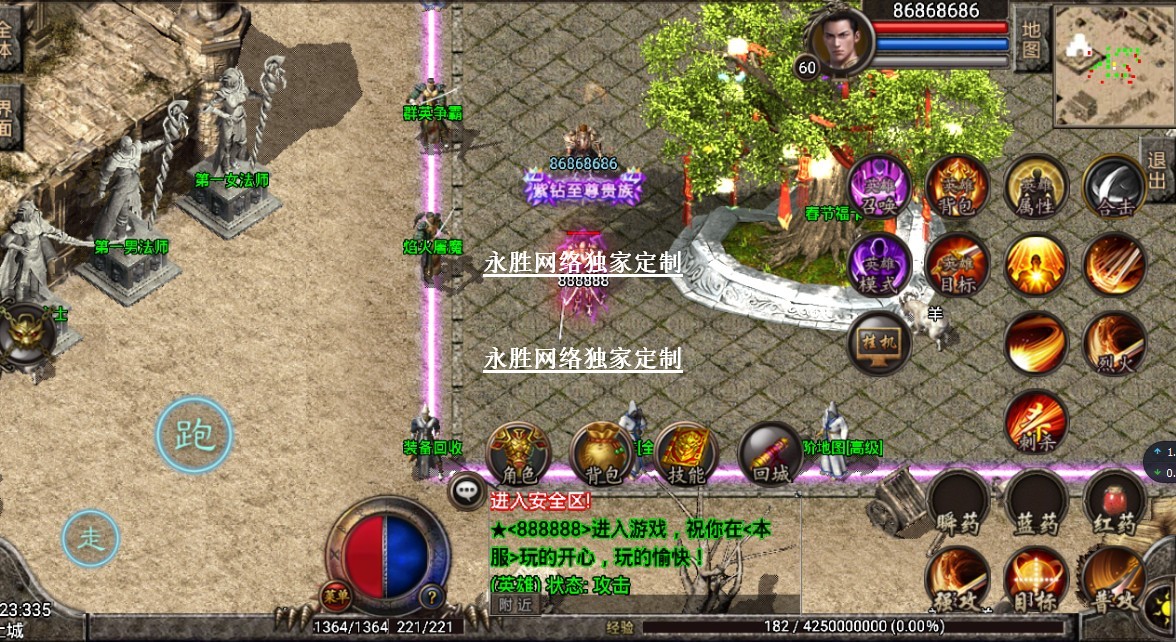The height and width of the screenshot is (642, 1176).
Task: Use the 烈火 flame sword skill
Action: pyautogui.click(x=1114, y=343)
